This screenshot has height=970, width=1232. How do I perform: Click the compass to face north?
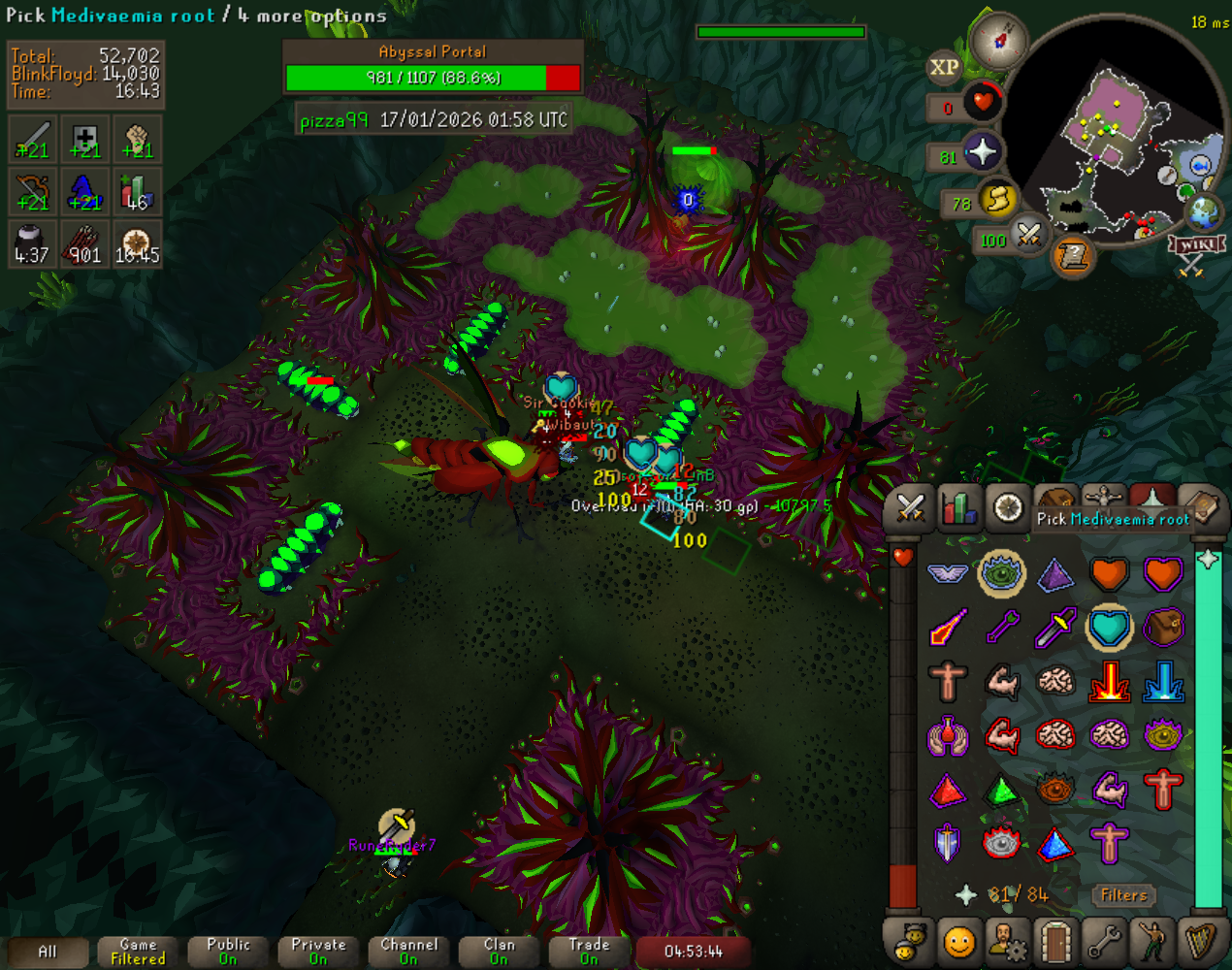[998, 40]
